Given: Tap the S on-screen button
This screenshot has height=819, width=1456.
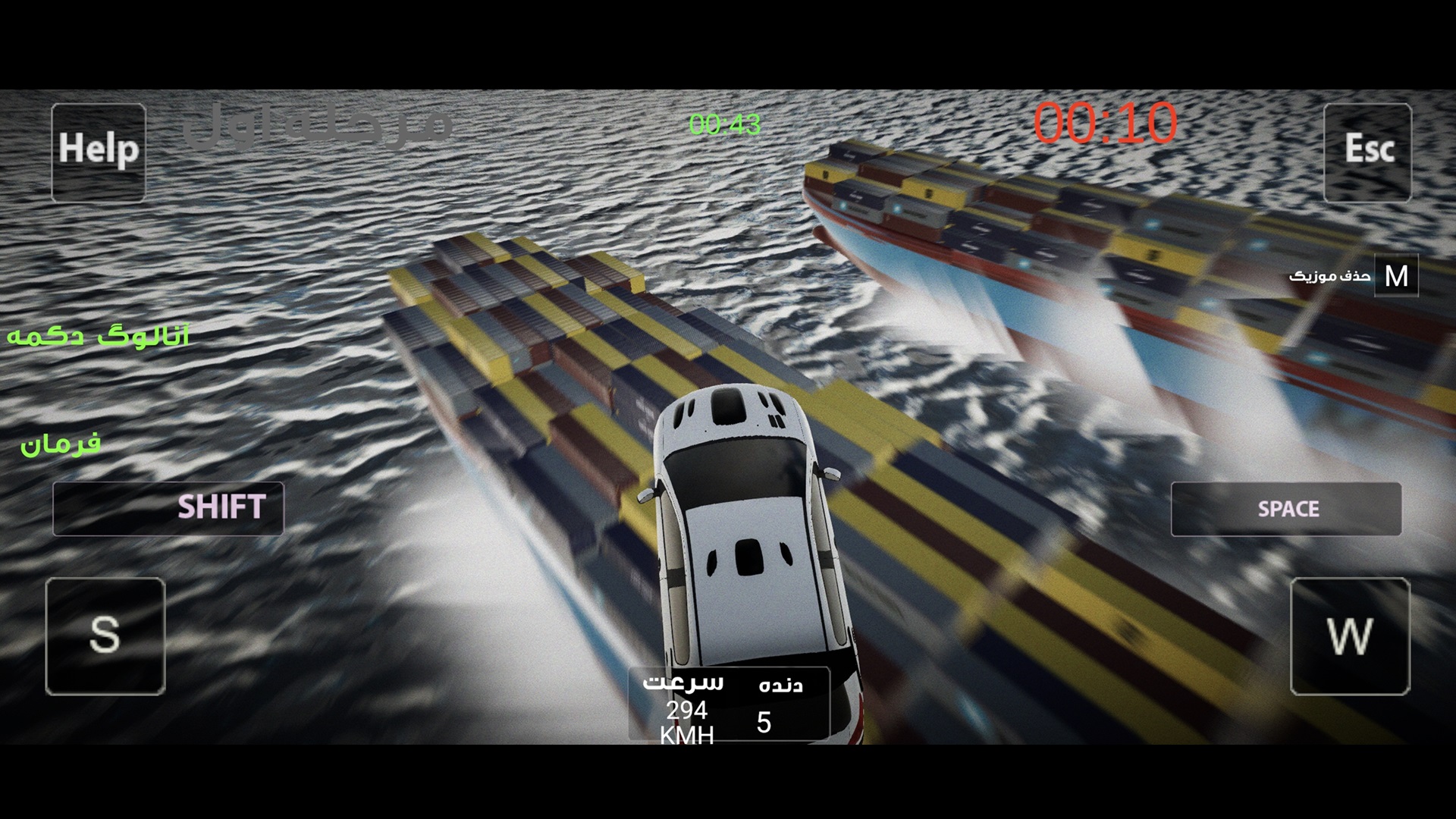Looking at the screenshot, I should tap(105, 635).
